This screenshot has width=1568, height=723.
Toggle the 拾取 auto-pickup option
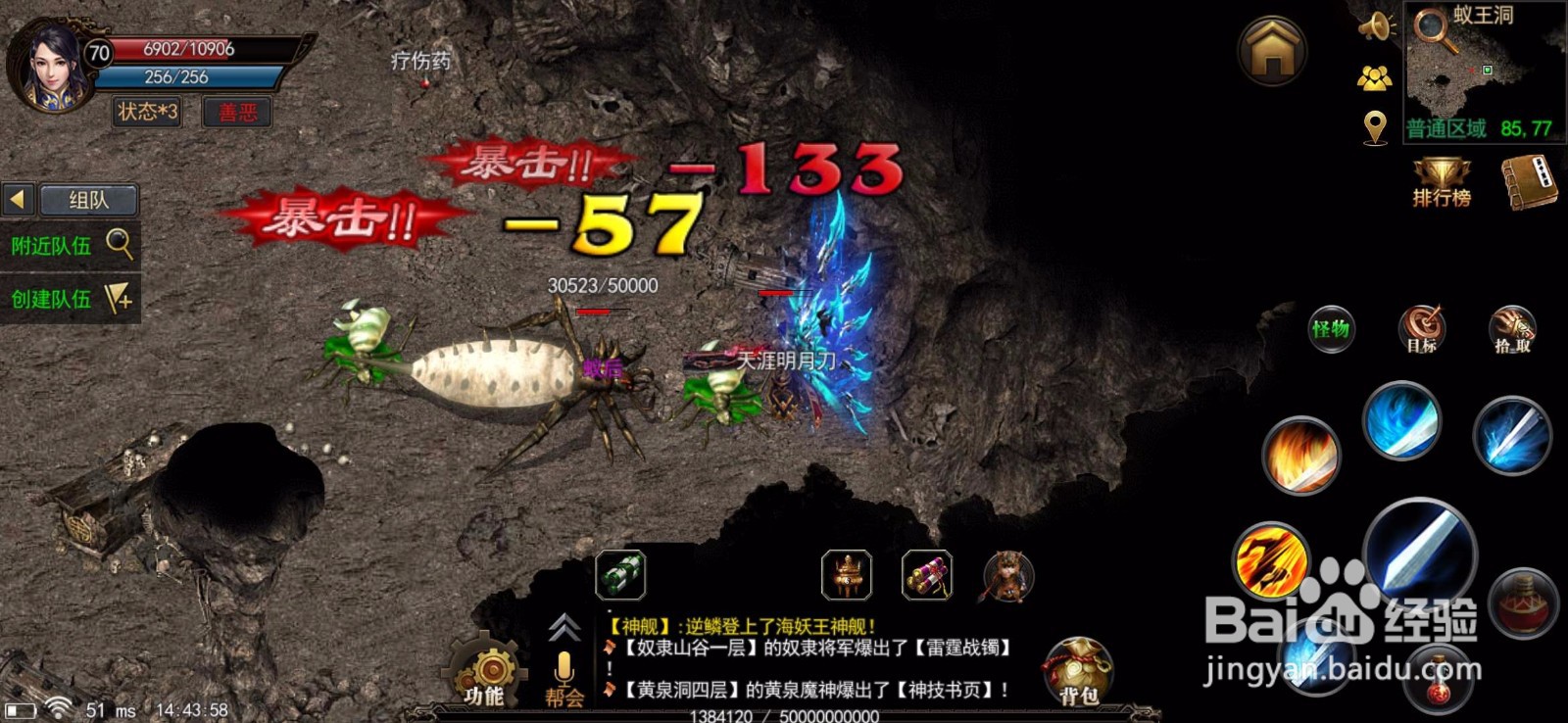pos(1514,330)
